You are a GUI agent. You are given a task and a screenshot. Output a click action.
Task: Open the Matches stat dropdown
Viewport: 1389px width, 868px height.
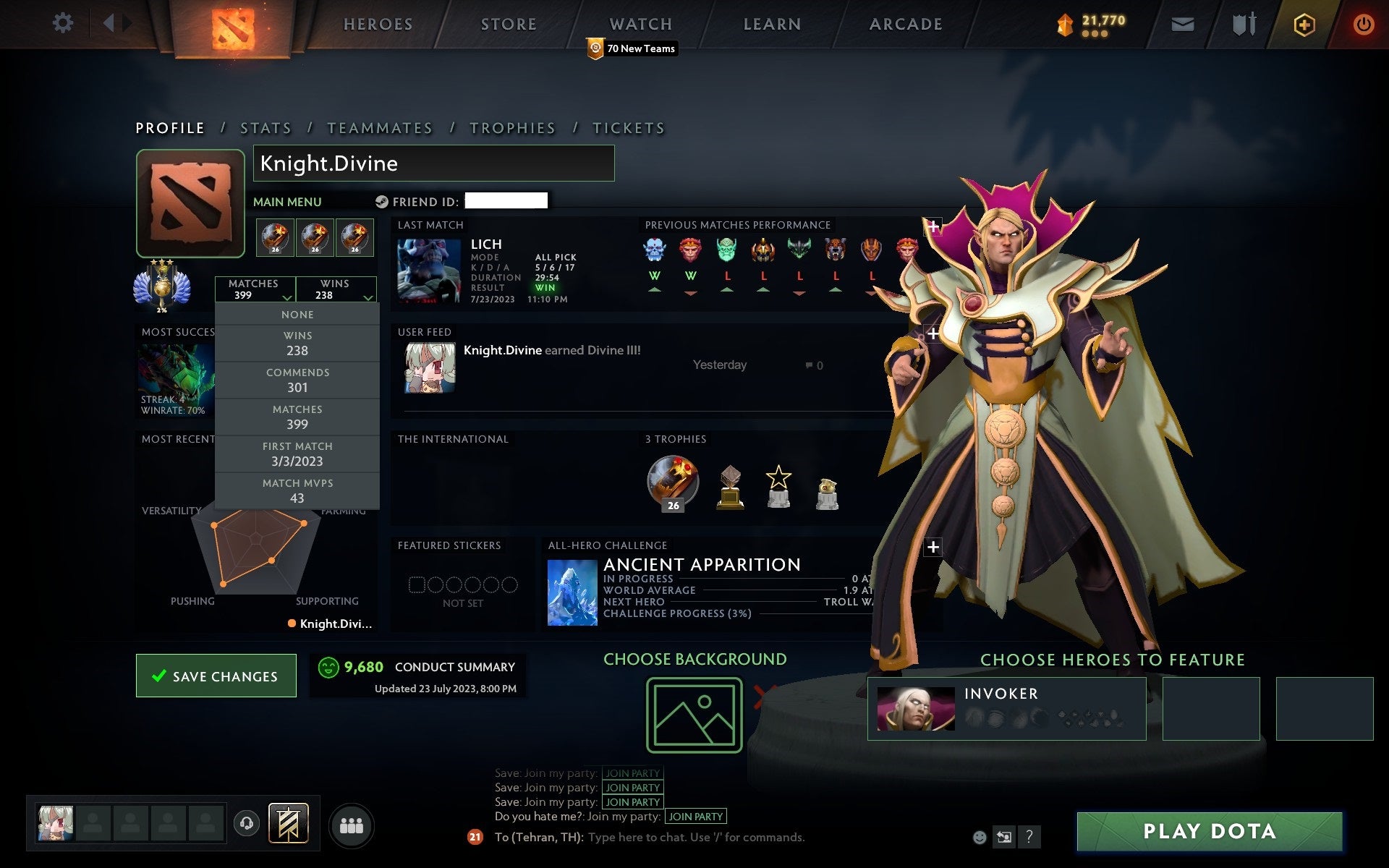coord(256,289)
